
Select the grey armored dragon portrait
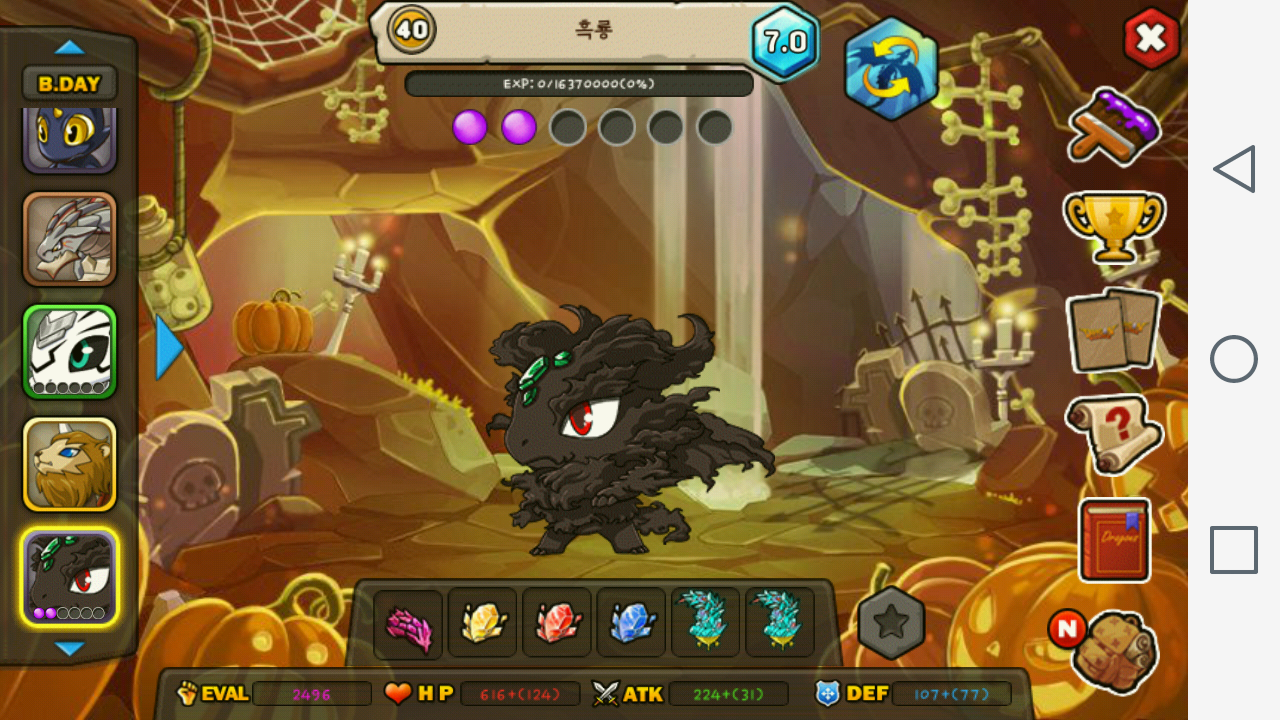(x=70, y=239)
